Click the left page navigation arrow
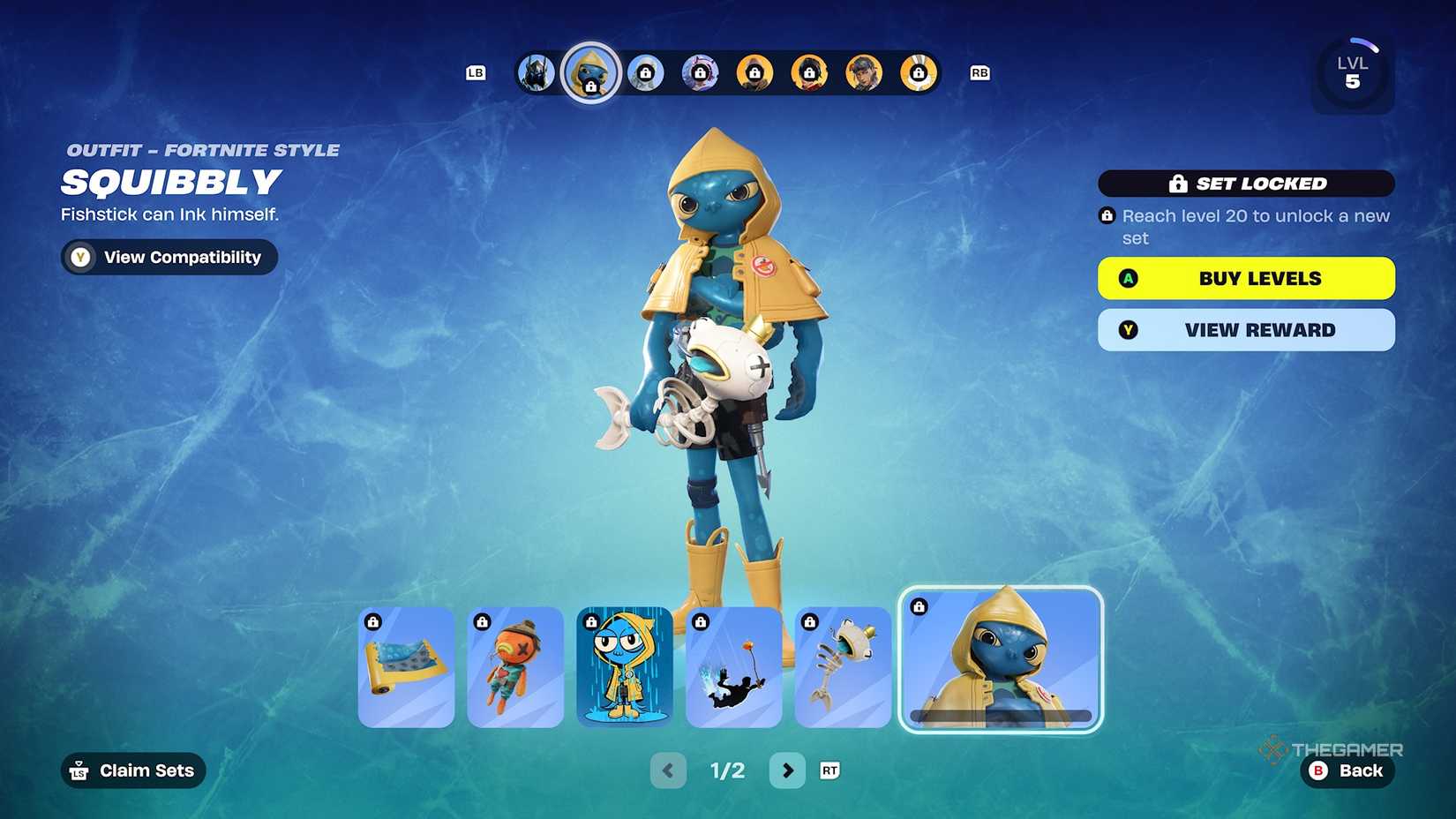 (x=668, y=770)
